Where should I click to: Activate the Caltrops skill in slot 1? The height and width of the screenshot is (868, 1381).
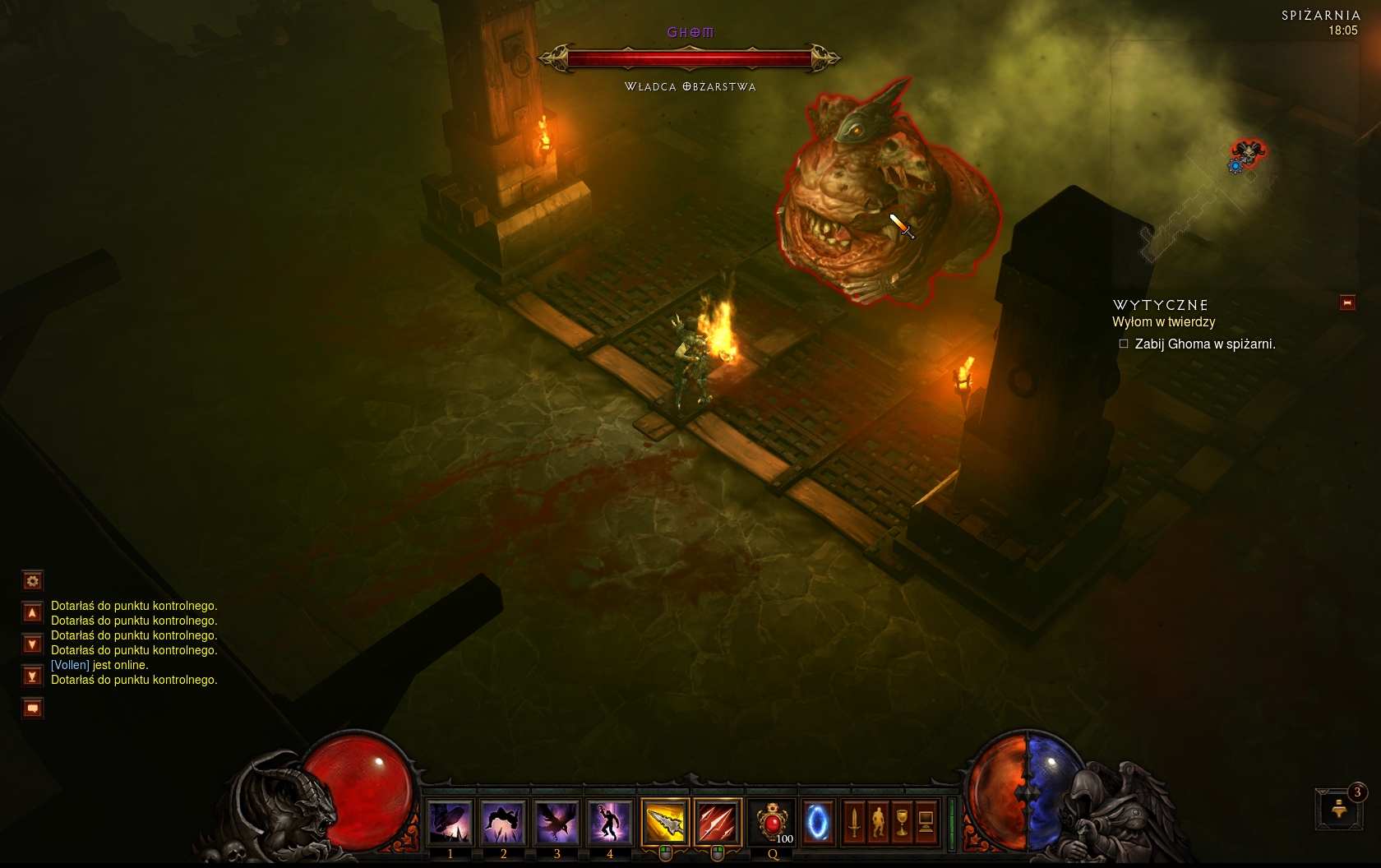[x=450, y=822]
